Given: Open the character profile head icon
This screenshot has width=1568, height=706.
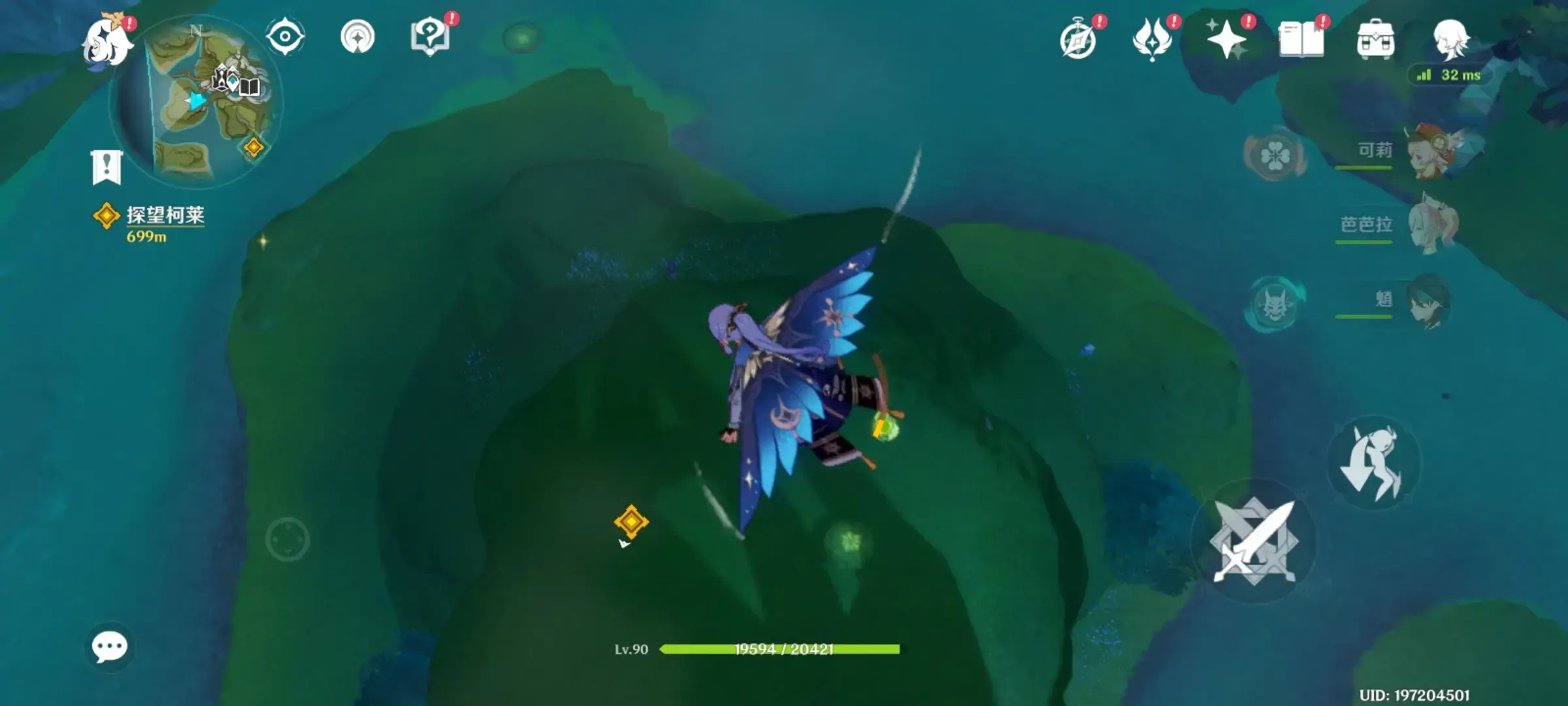Looking at the screenshot, I should coord(1450,39).
